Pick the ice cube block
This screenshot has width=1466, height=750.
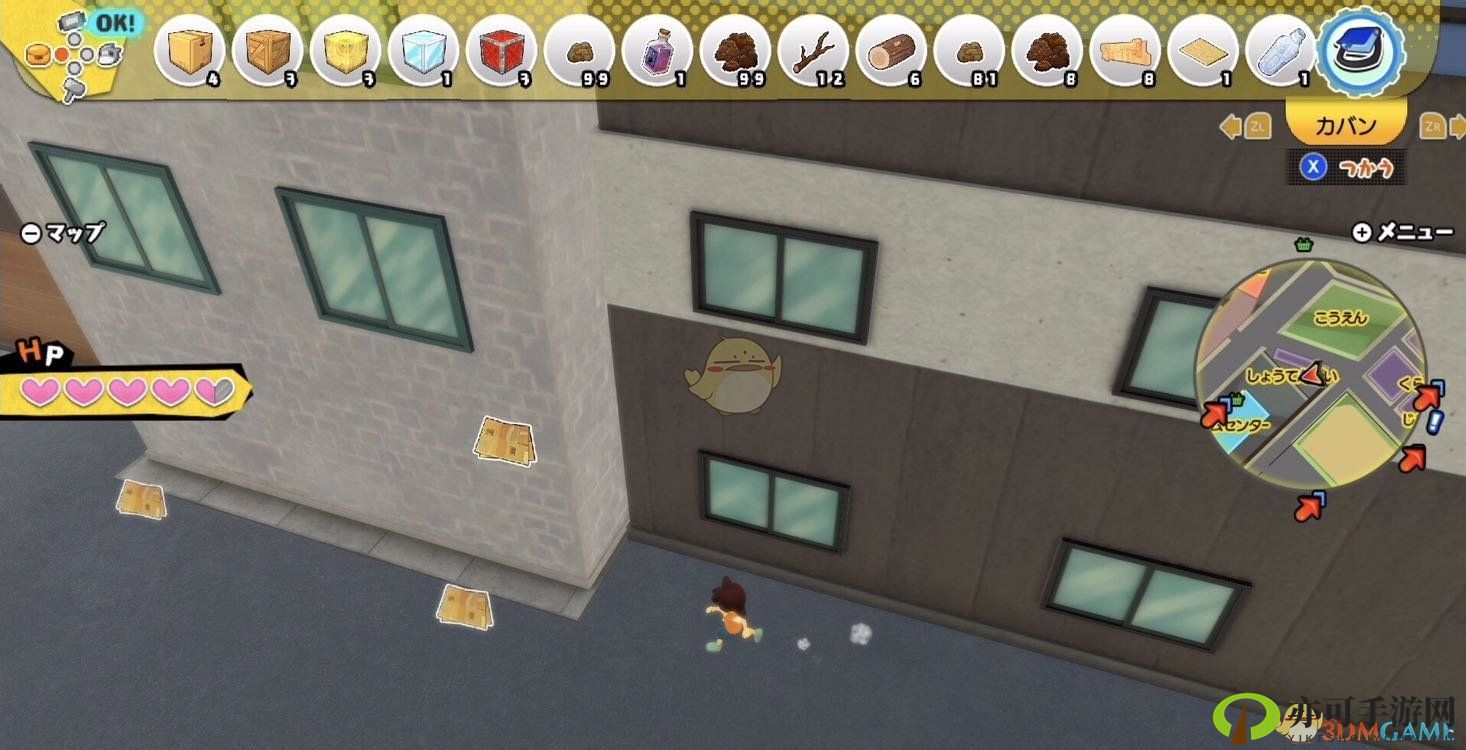[423, 50]
